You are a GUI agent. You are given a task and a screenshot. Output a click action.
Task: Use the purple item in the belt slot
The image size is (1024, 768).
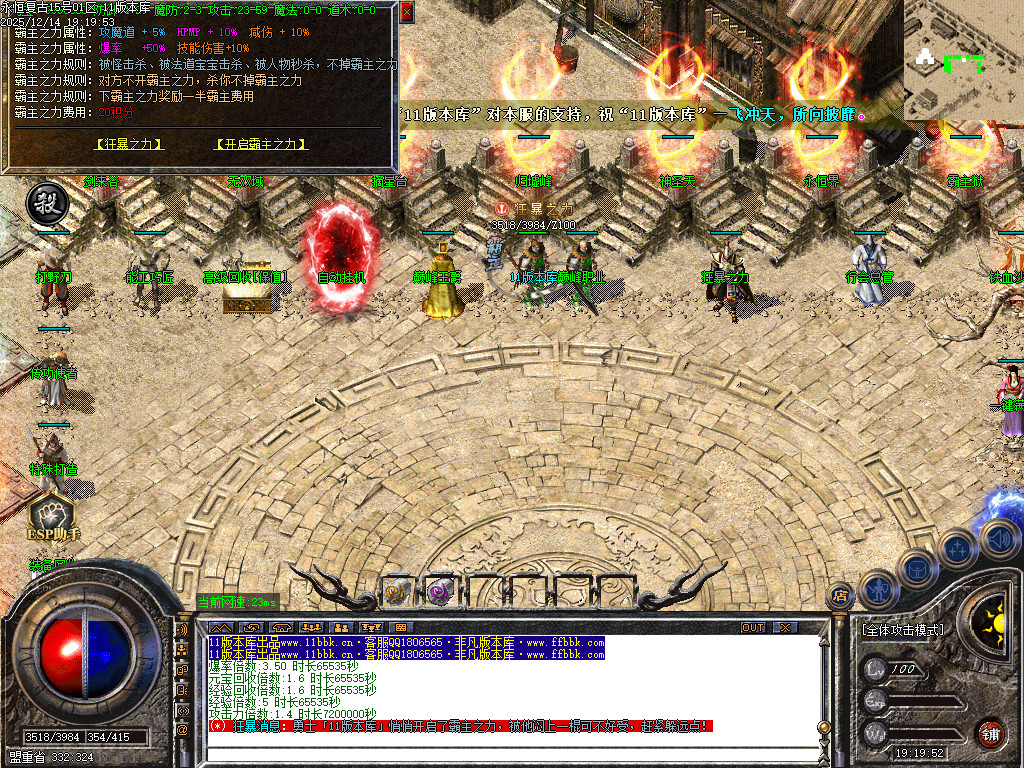coord(439,592)
